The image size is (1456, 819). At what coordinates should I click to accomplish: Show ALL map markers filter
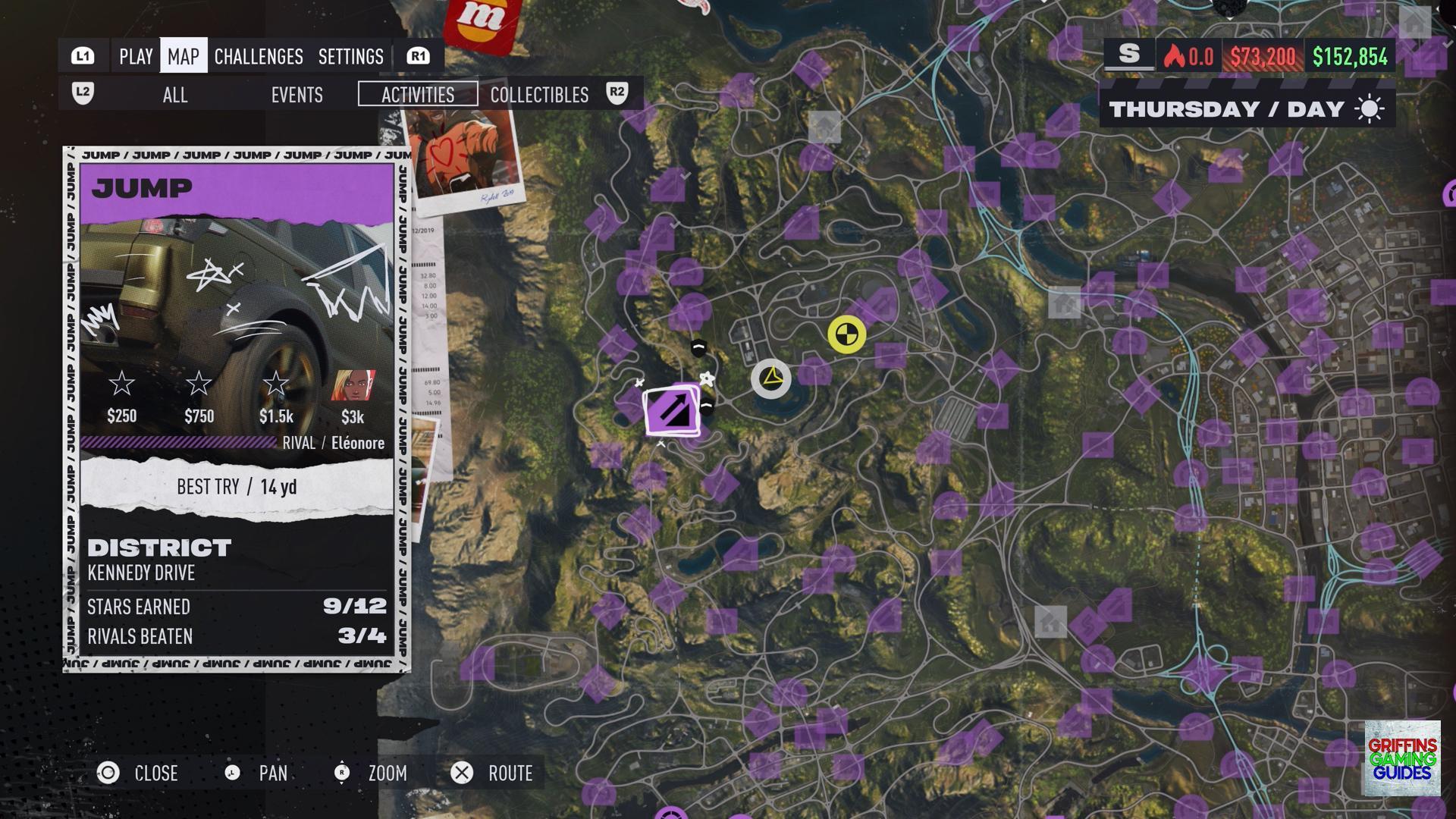pos(175,95)
